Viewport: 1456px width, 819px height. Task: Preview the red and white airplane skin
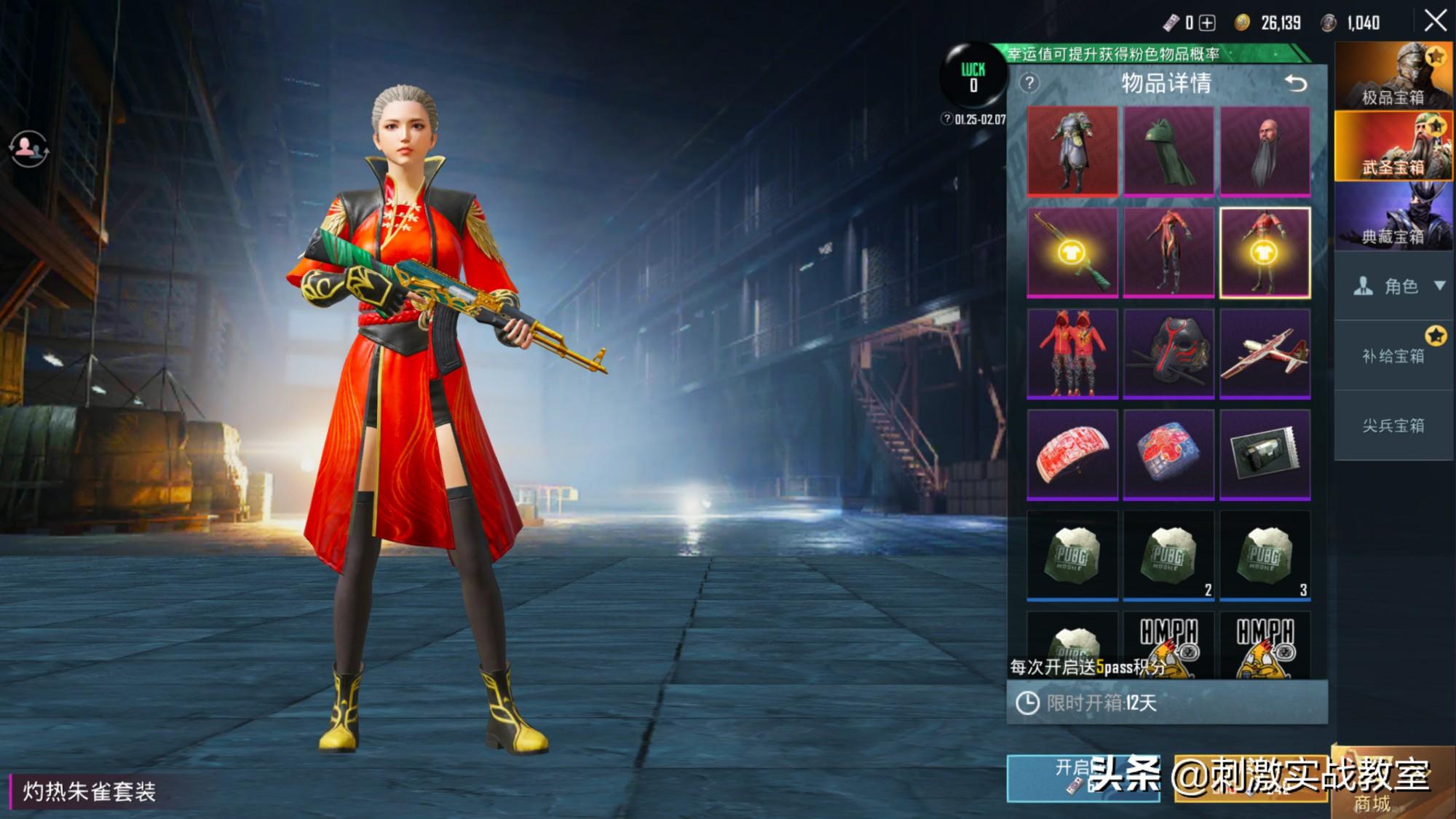point(1265,354)
